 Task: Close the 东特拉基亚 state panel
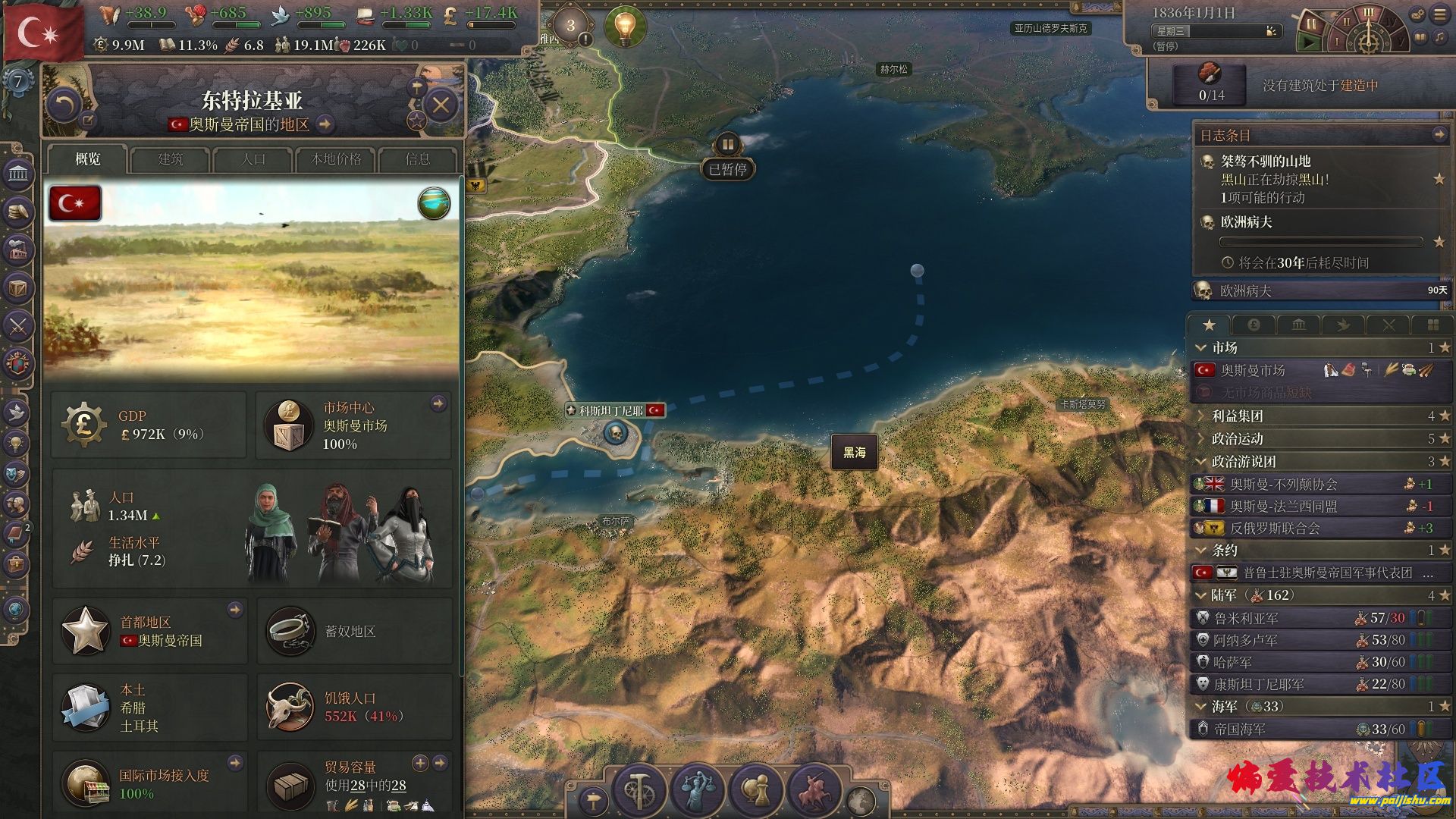[x=441, y=105]
